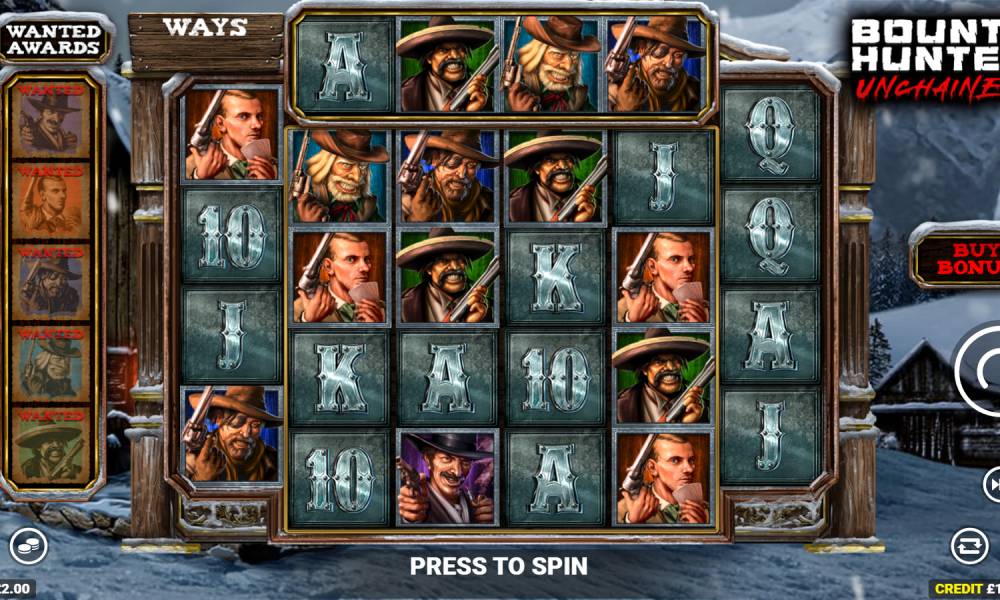Toggle turbo mode with the fast-forward icon
Viewport: 1000px width, 600px height.
[992, 486]
